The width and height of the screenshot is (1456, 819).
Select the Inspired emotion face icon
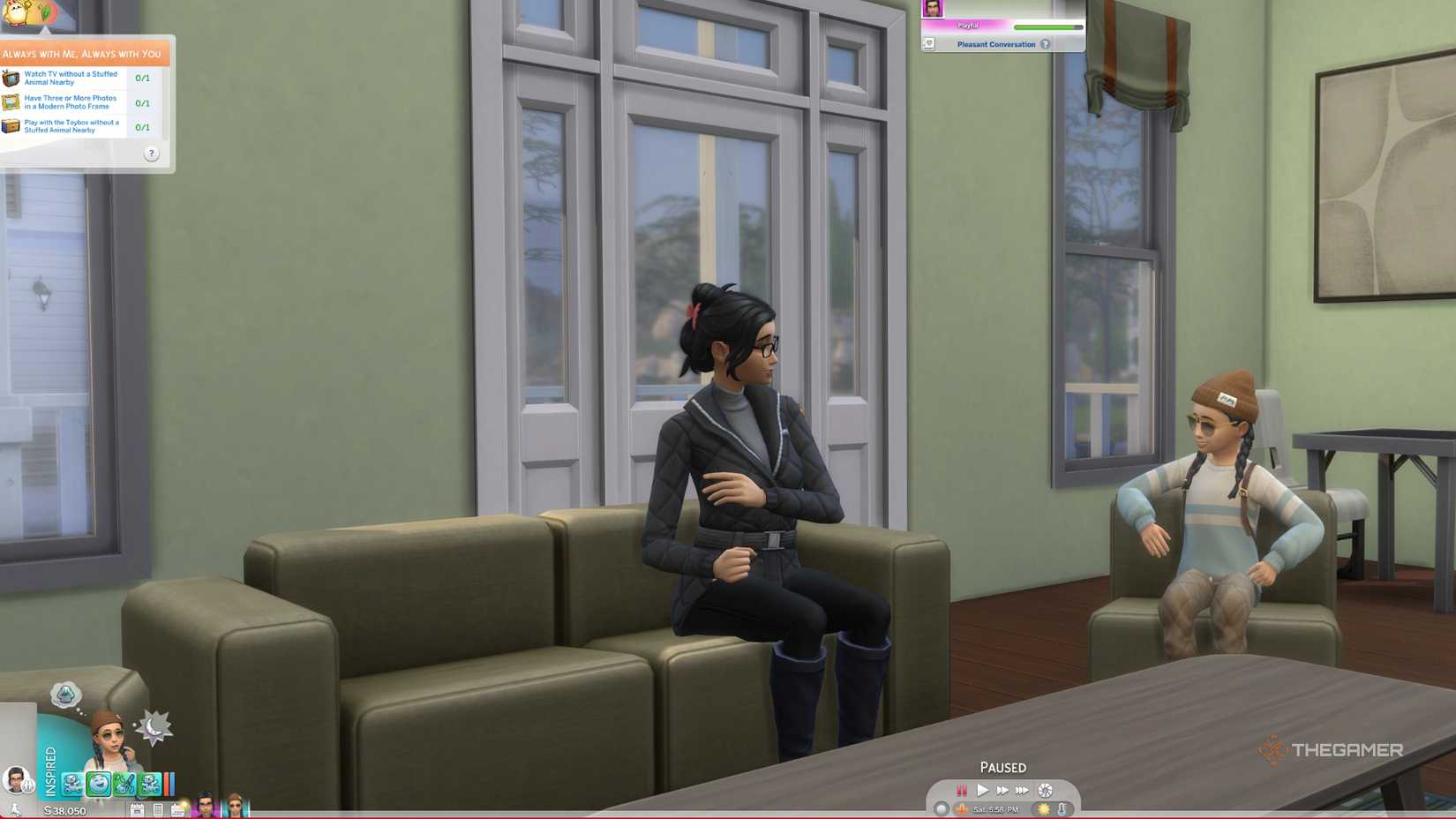pyautogui.click(x=99, y=784)
